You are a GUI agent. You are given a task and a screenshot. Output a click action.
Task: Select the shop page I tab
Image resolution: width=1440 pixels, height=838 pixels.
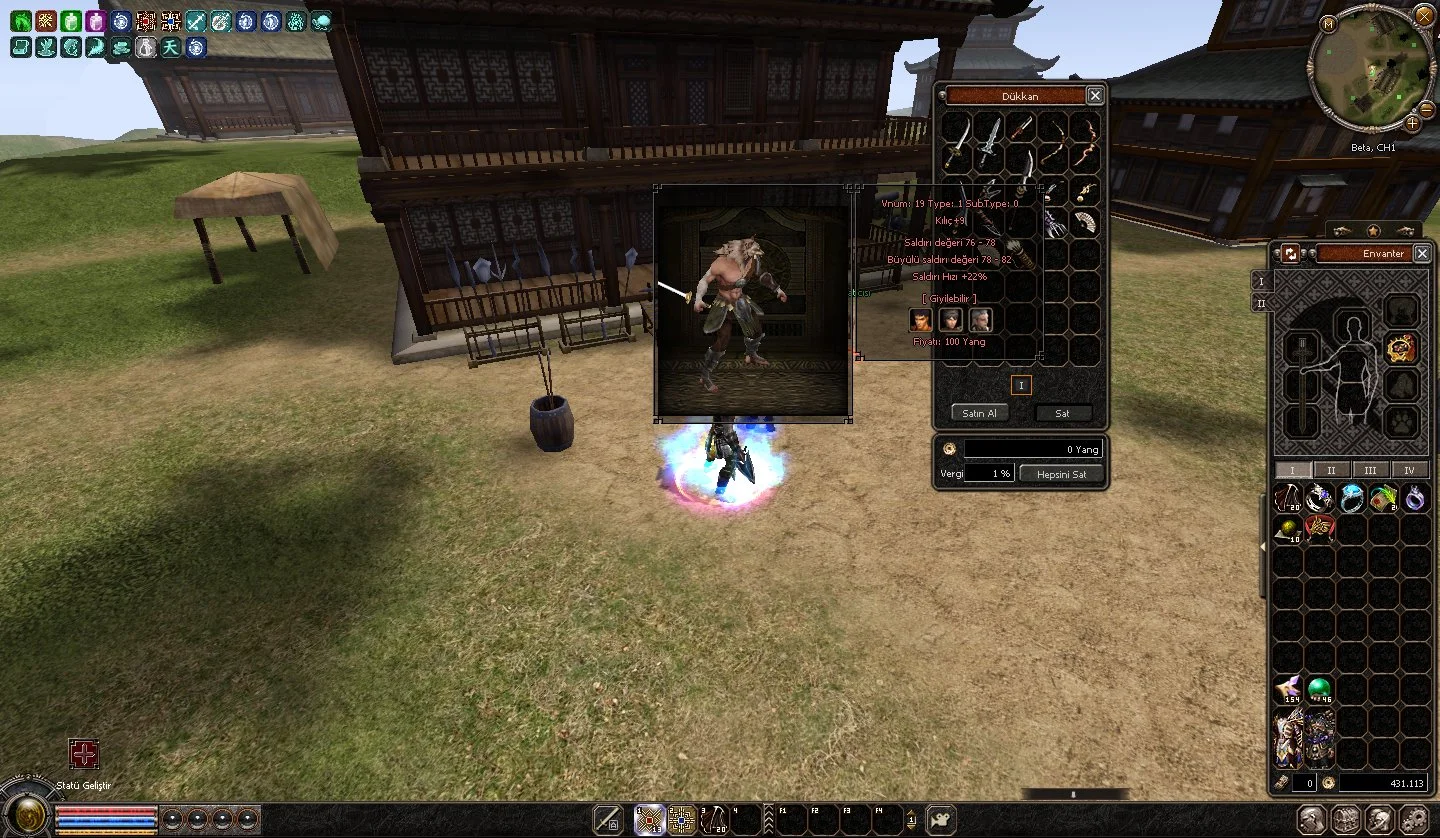point(1021,385)
